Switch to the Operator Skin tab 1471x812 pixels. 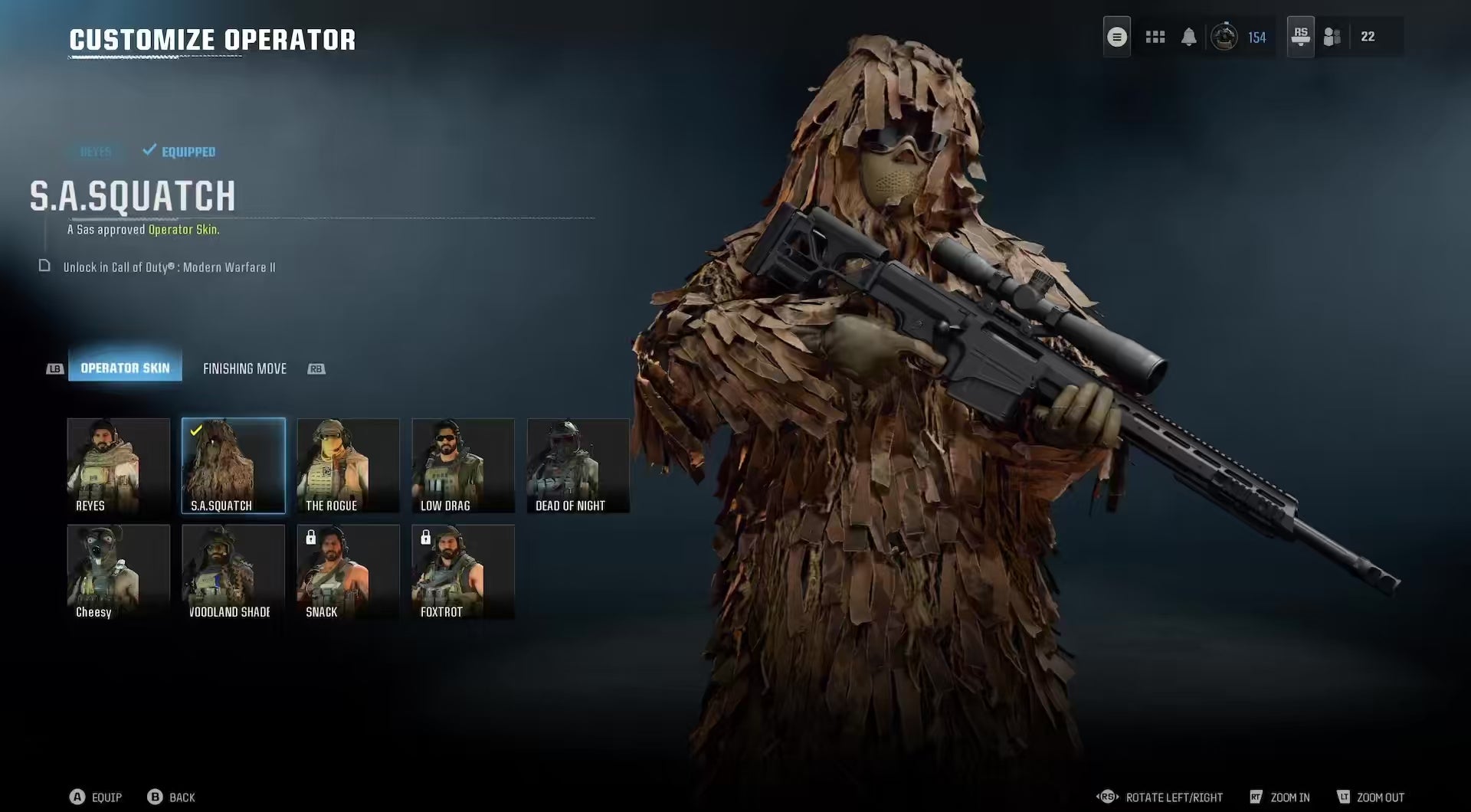pyautogui.click(x=125, y=368)
